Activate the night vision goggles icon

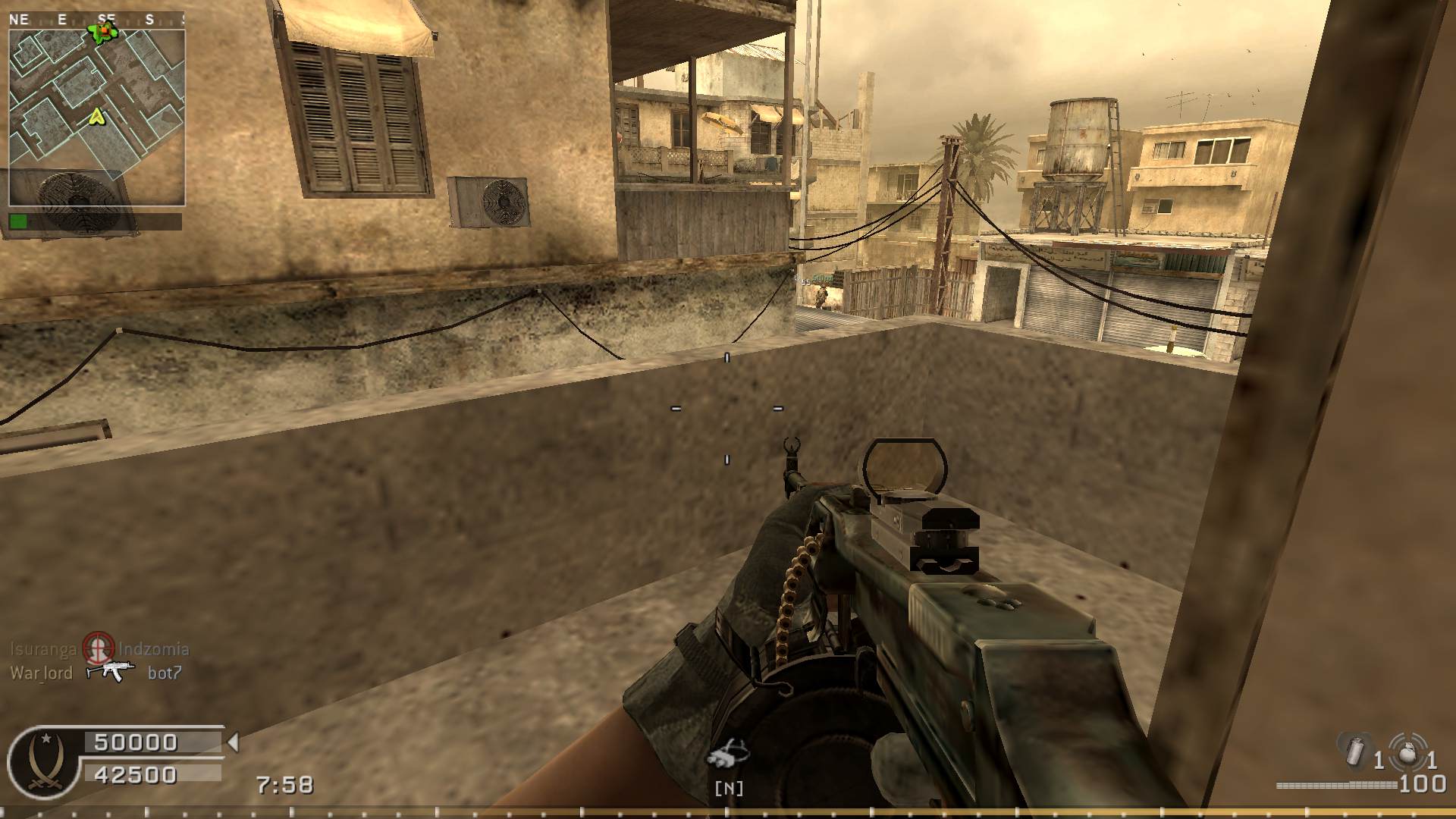[728, 754]
